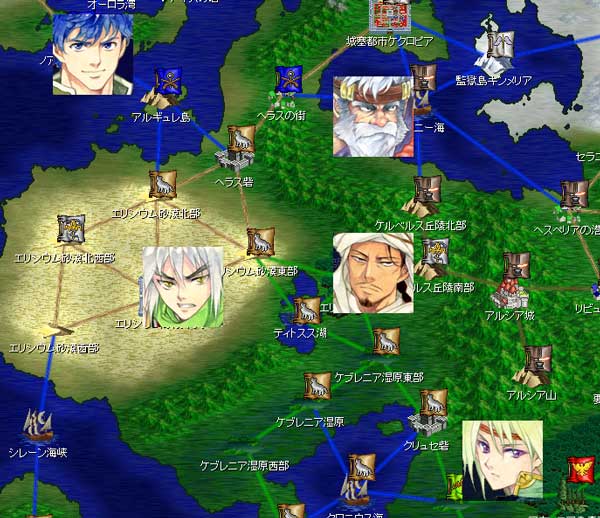Select the ケルベルス丘陵北部 territory marker
Image resolution: width=600 pixels, height=518 pixels.
click(427, 193)
